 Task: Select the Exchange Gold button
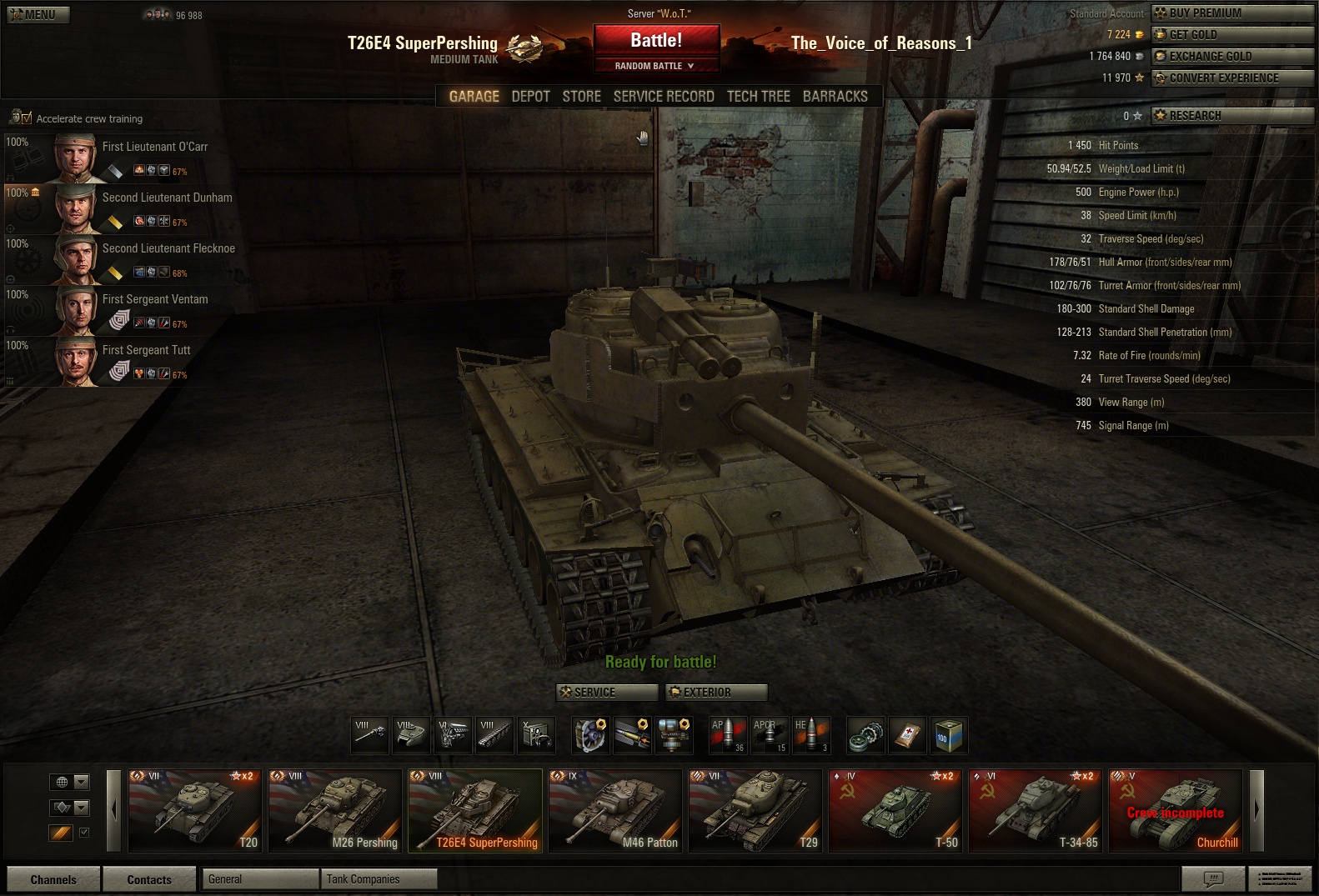[x=1231, y=57]
